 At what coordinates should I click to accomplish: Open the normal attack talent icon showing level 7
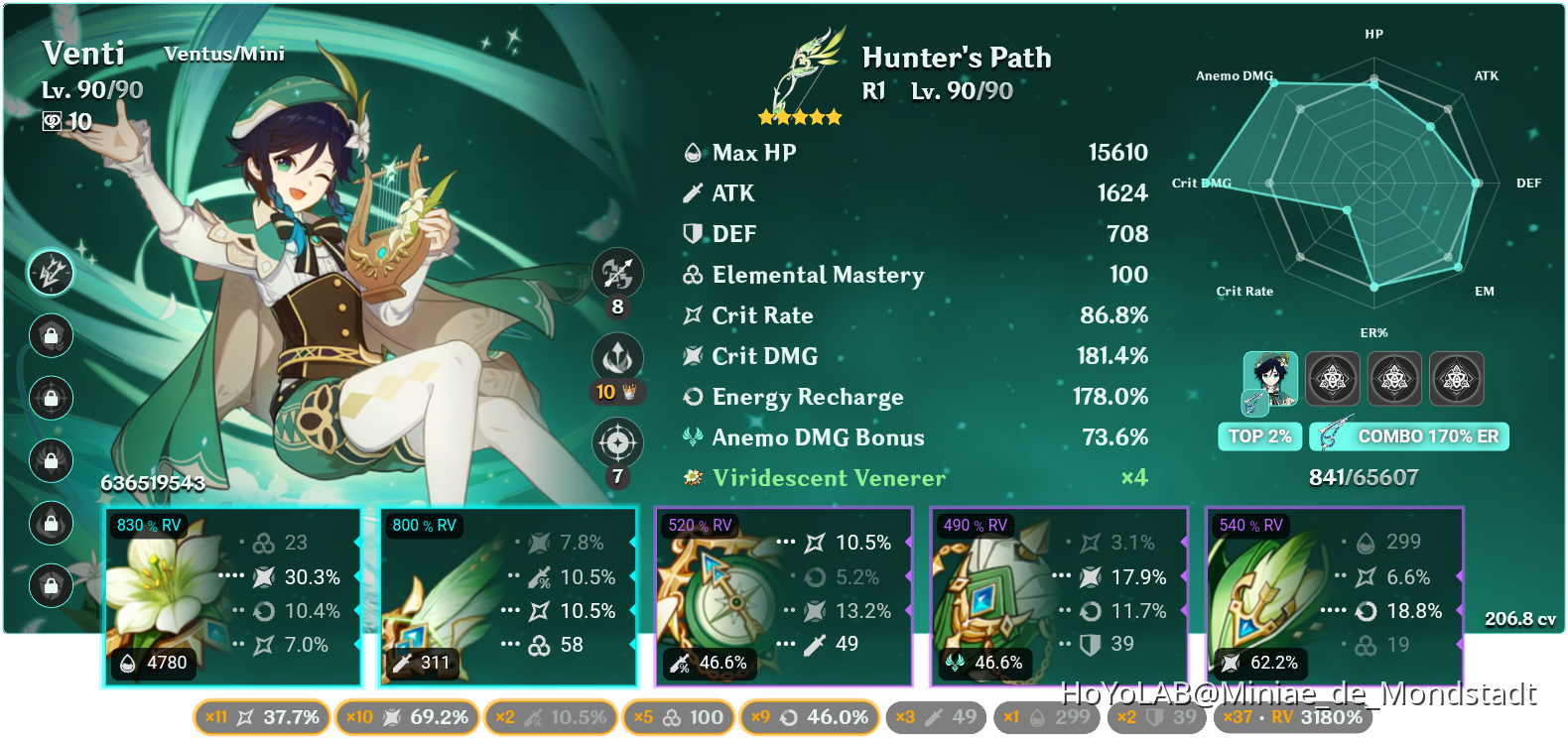617,443
